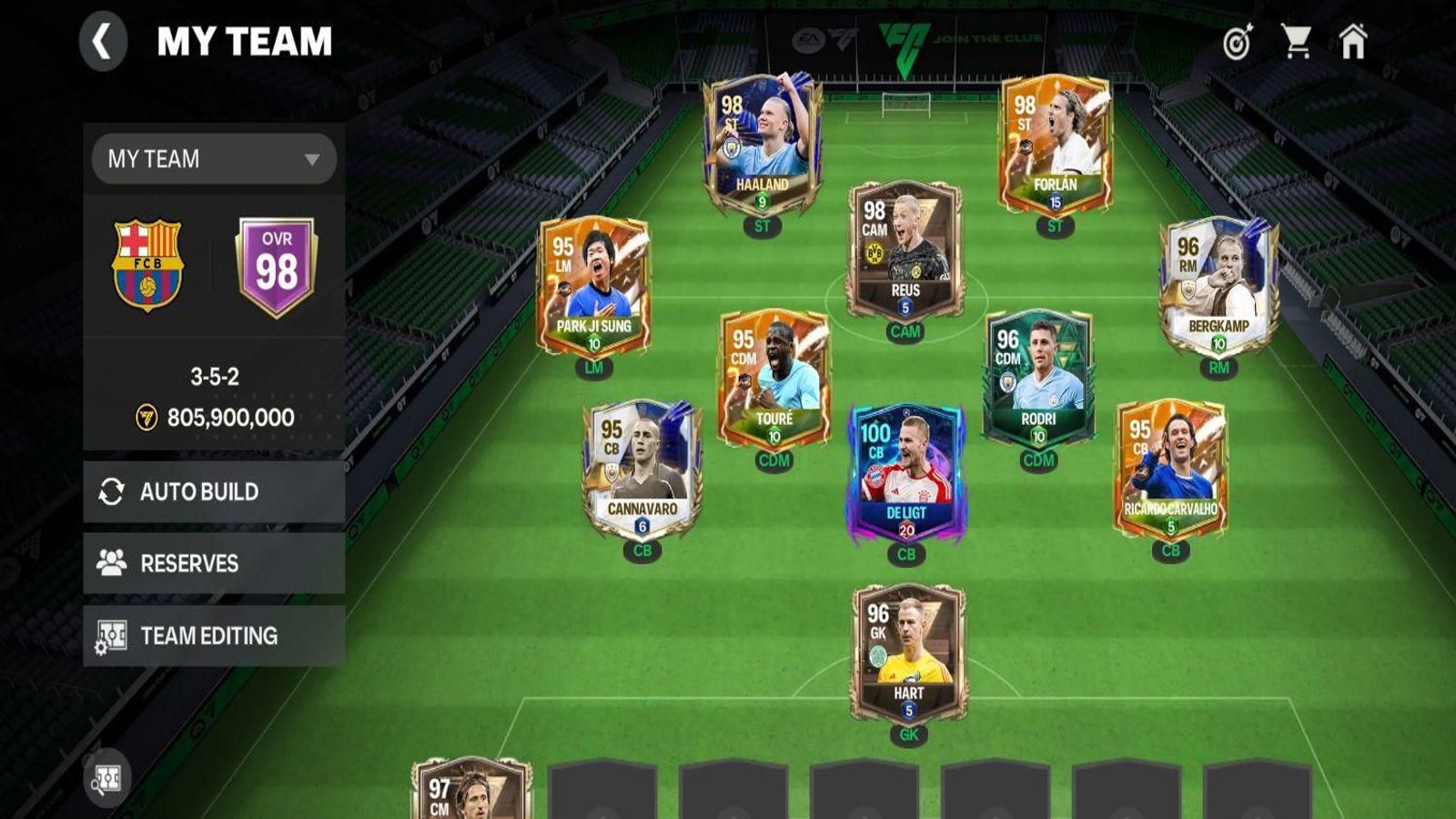Choose the Ricardo Carvalho card
The image size is (1456, 819).
tap(1170, 470)
